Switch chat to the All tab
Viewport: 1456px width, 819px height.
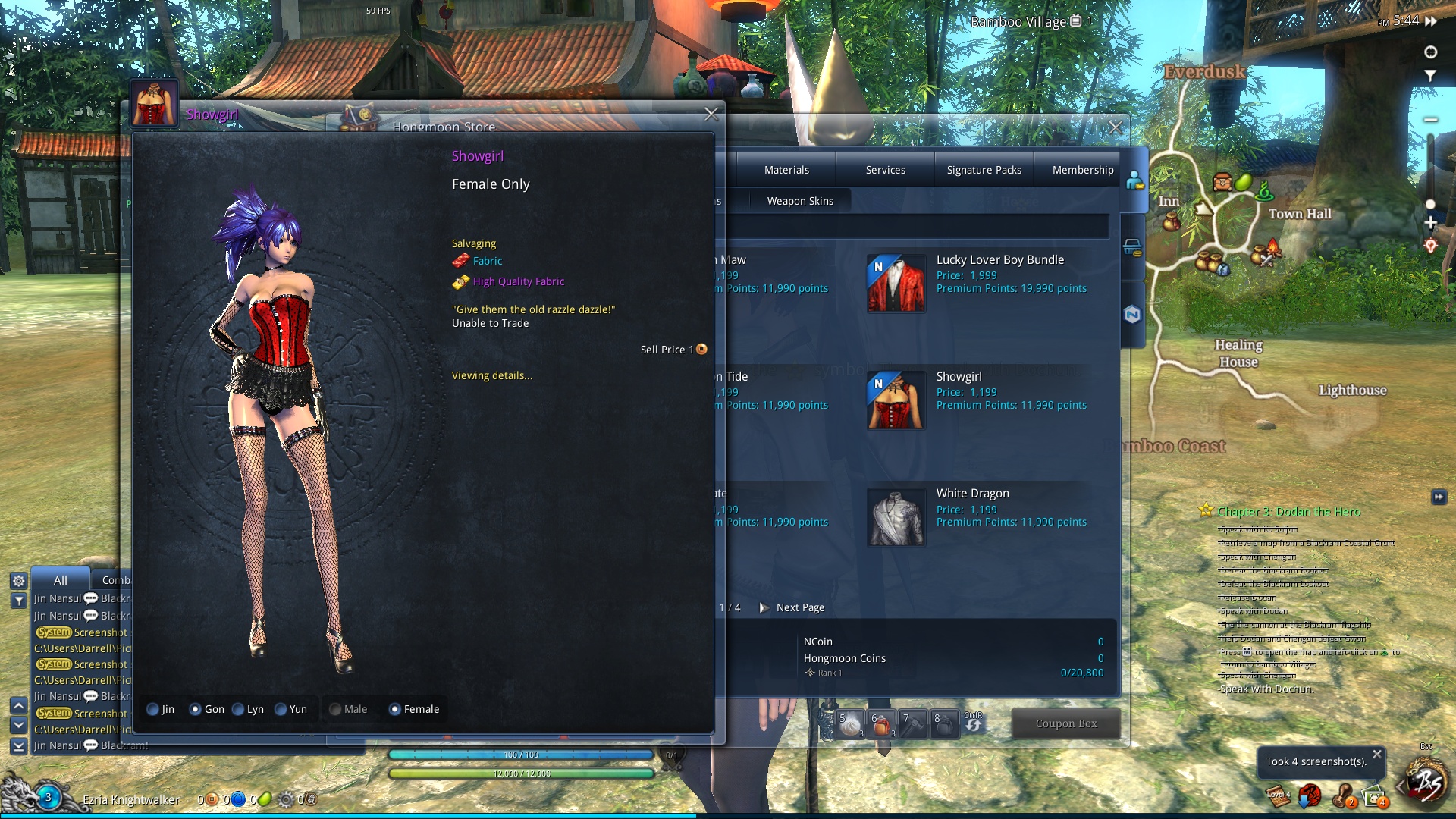[61, 580]
